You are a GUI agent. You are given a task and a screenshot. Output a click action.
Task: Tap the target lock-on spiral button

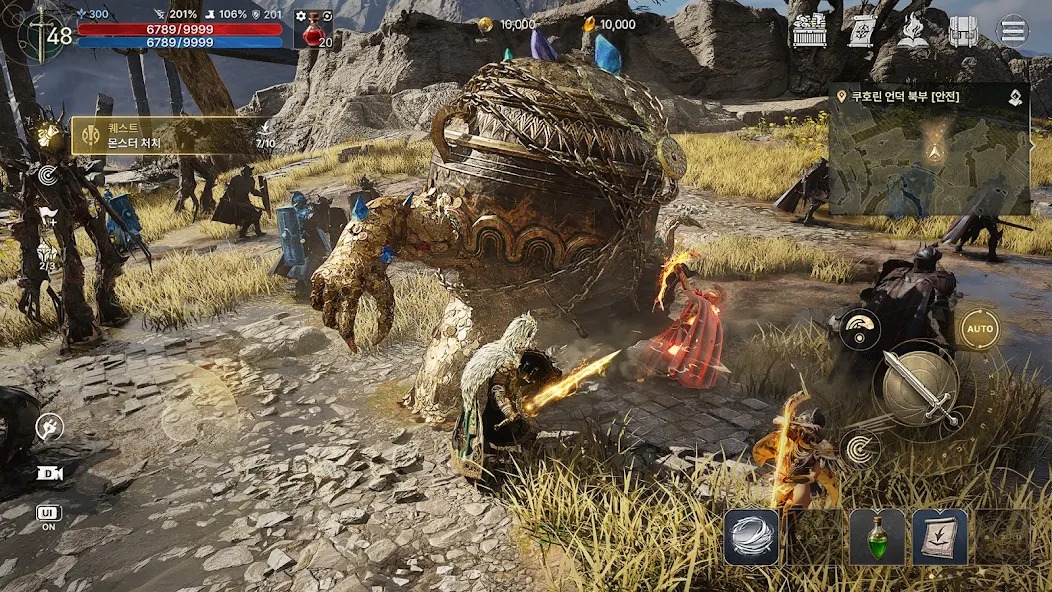[859, 447]
